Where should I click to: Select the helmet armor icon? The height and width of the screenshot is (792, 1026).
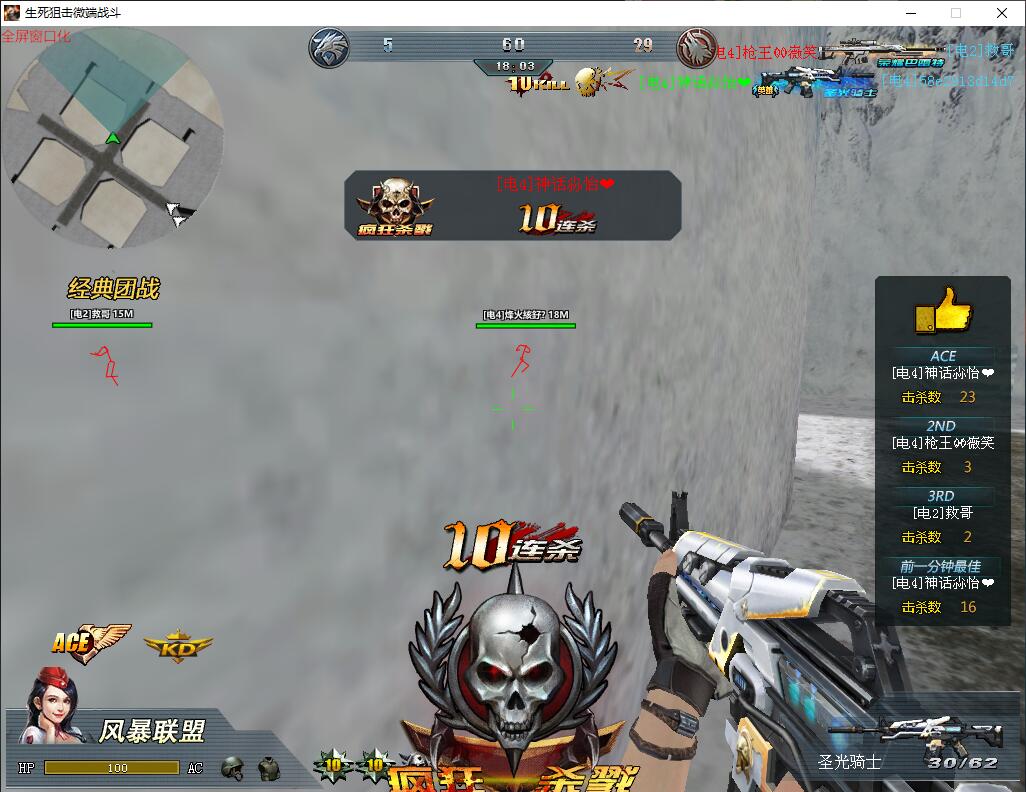[233, 768]
